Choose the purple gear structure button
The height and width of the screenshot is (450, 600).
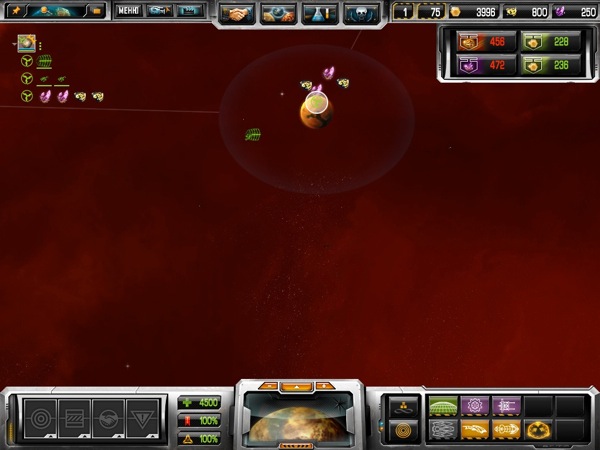[x=474, y=406]
